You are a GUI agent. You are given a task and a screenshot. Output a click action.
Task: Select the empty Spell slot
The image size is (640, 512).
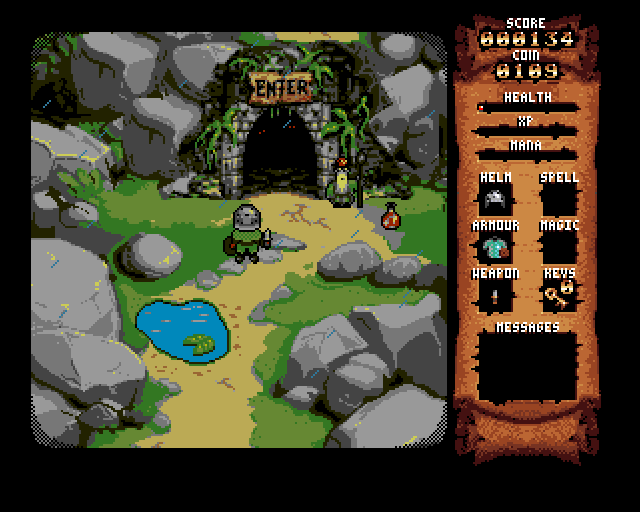point(559,199)
